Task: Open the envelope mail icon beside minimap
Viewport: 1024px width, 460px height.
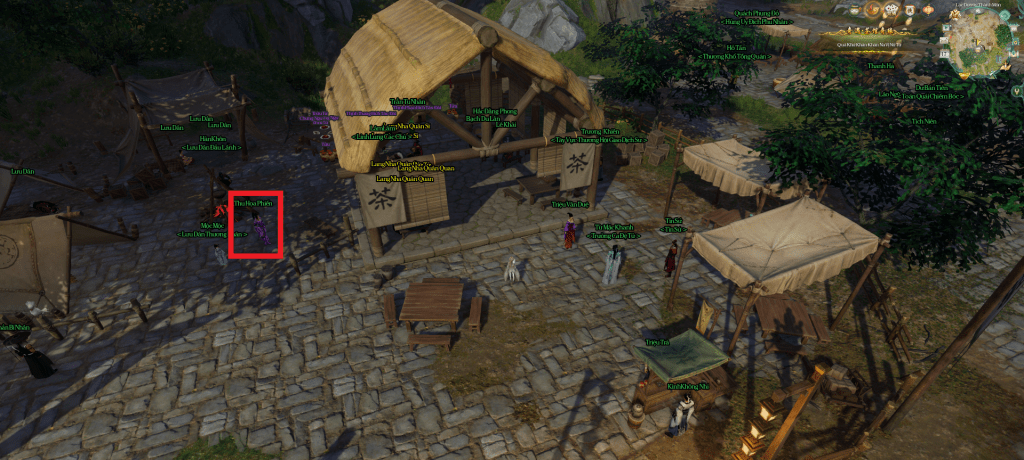Action: pyautogui.click(x=944, y=40)
